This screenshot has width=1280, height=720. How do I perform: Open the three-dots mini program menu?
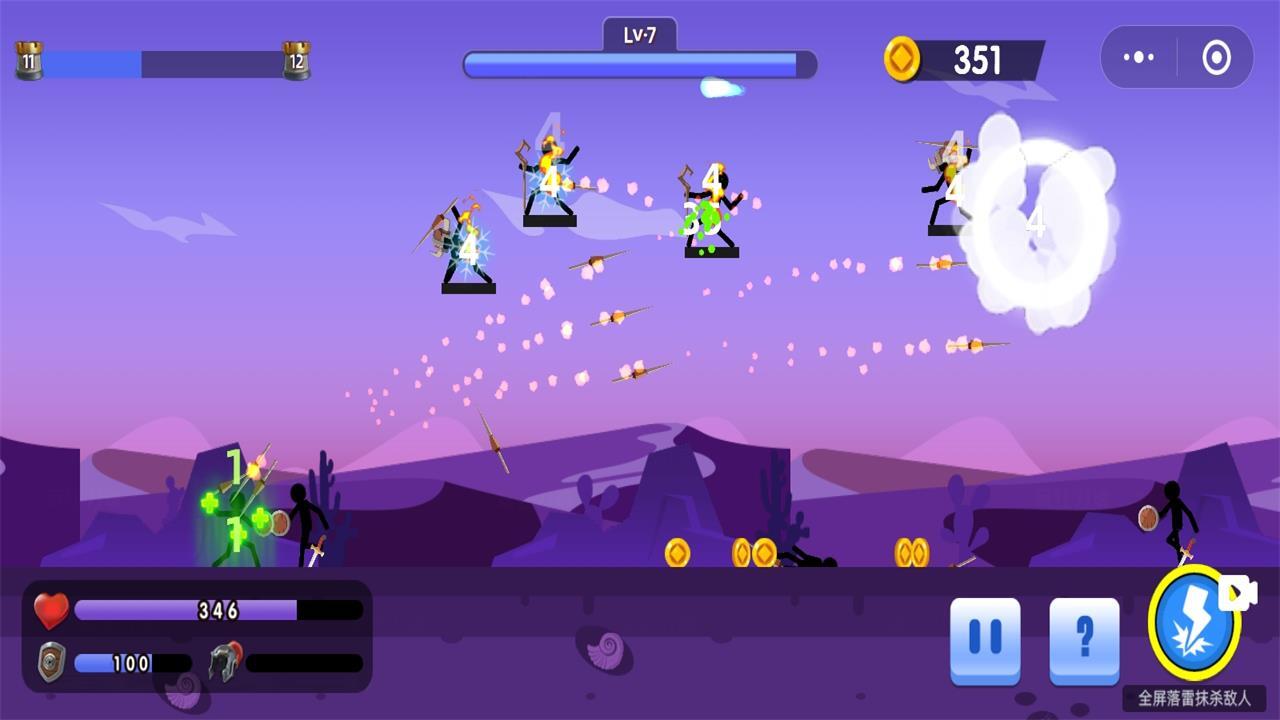coord(1139,58)
